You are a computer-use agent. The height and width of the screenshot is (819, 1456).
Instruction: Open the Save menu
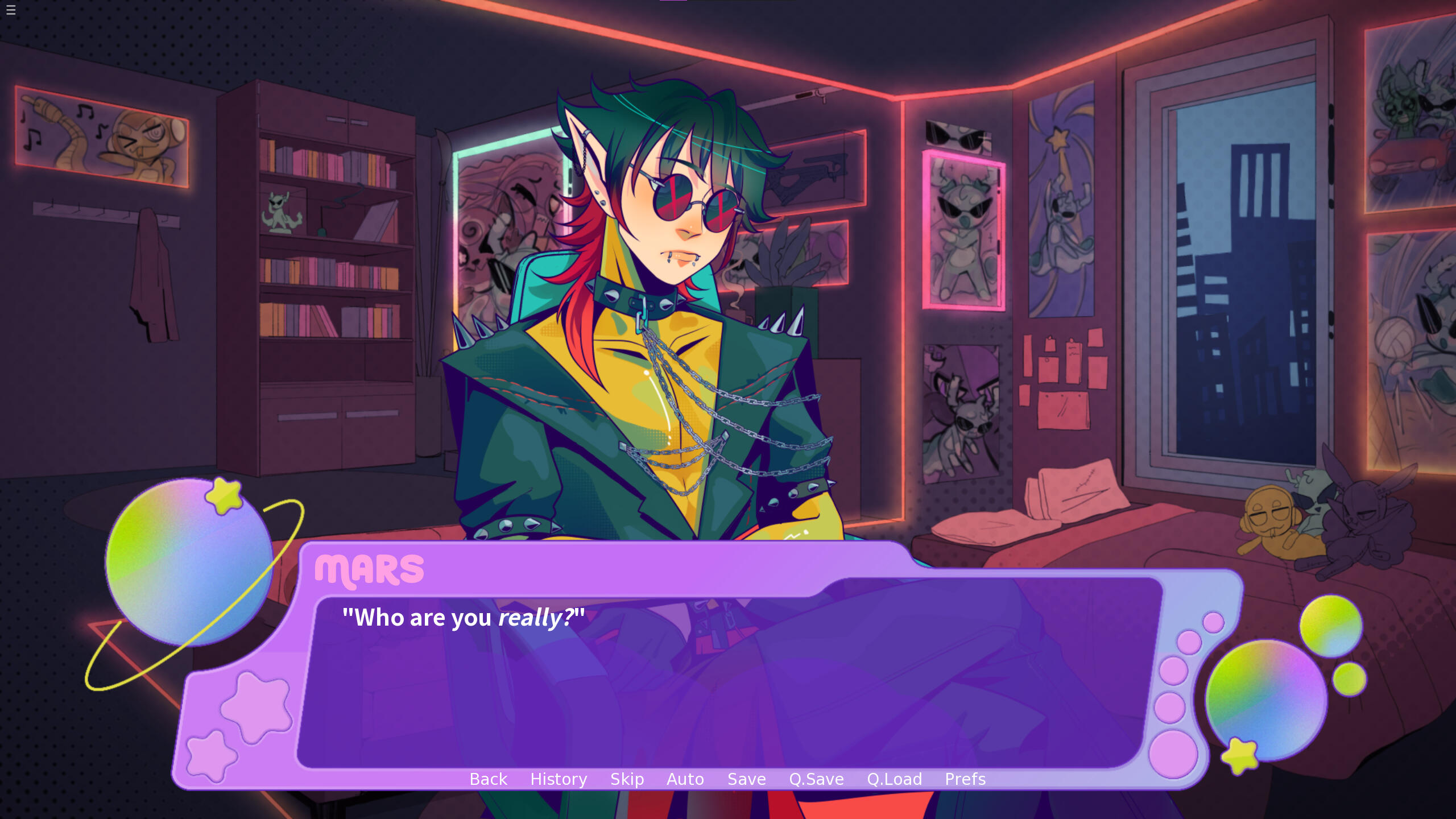(x=746, y=779)
